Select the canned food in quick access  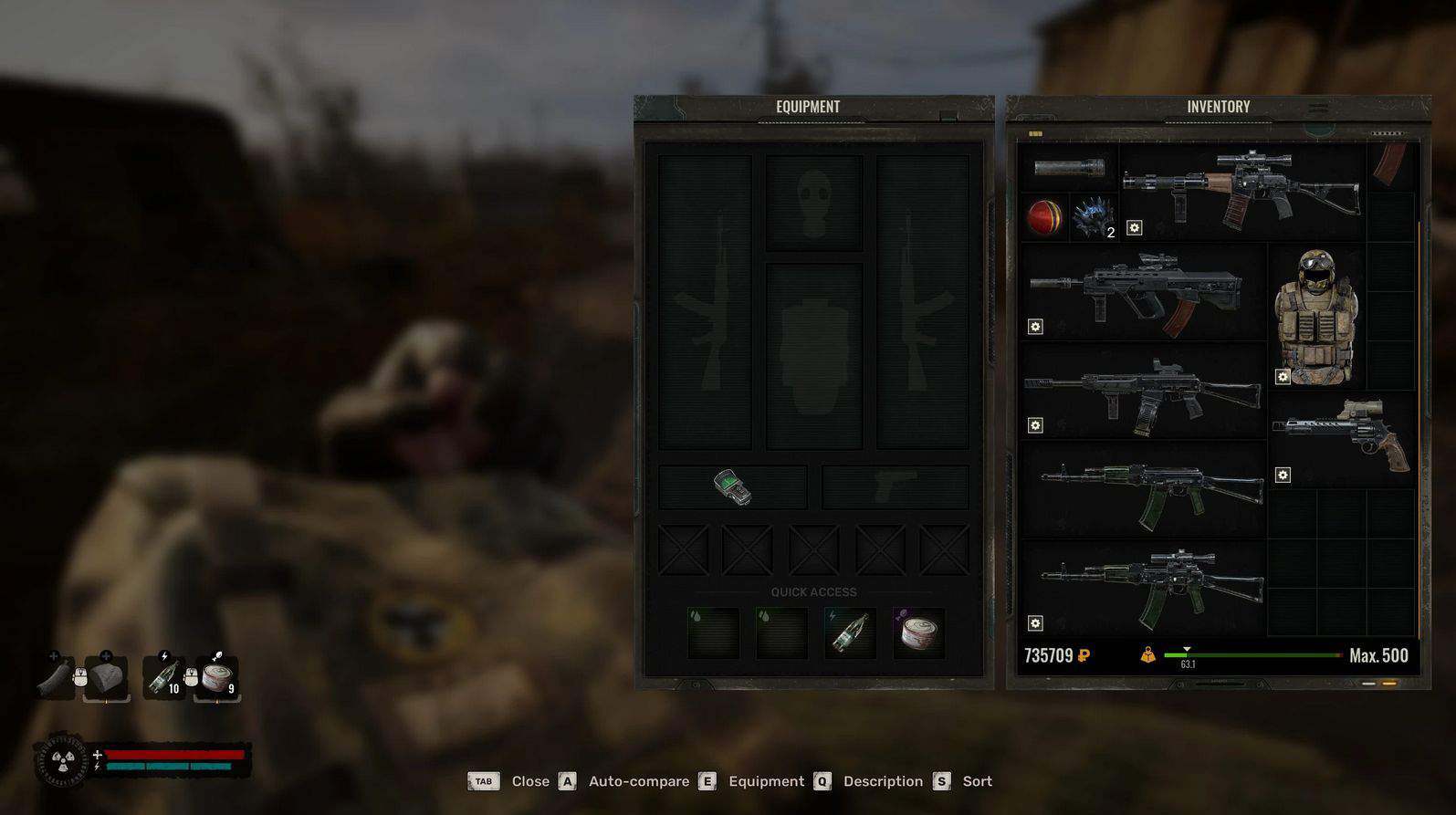pos(917,632)
